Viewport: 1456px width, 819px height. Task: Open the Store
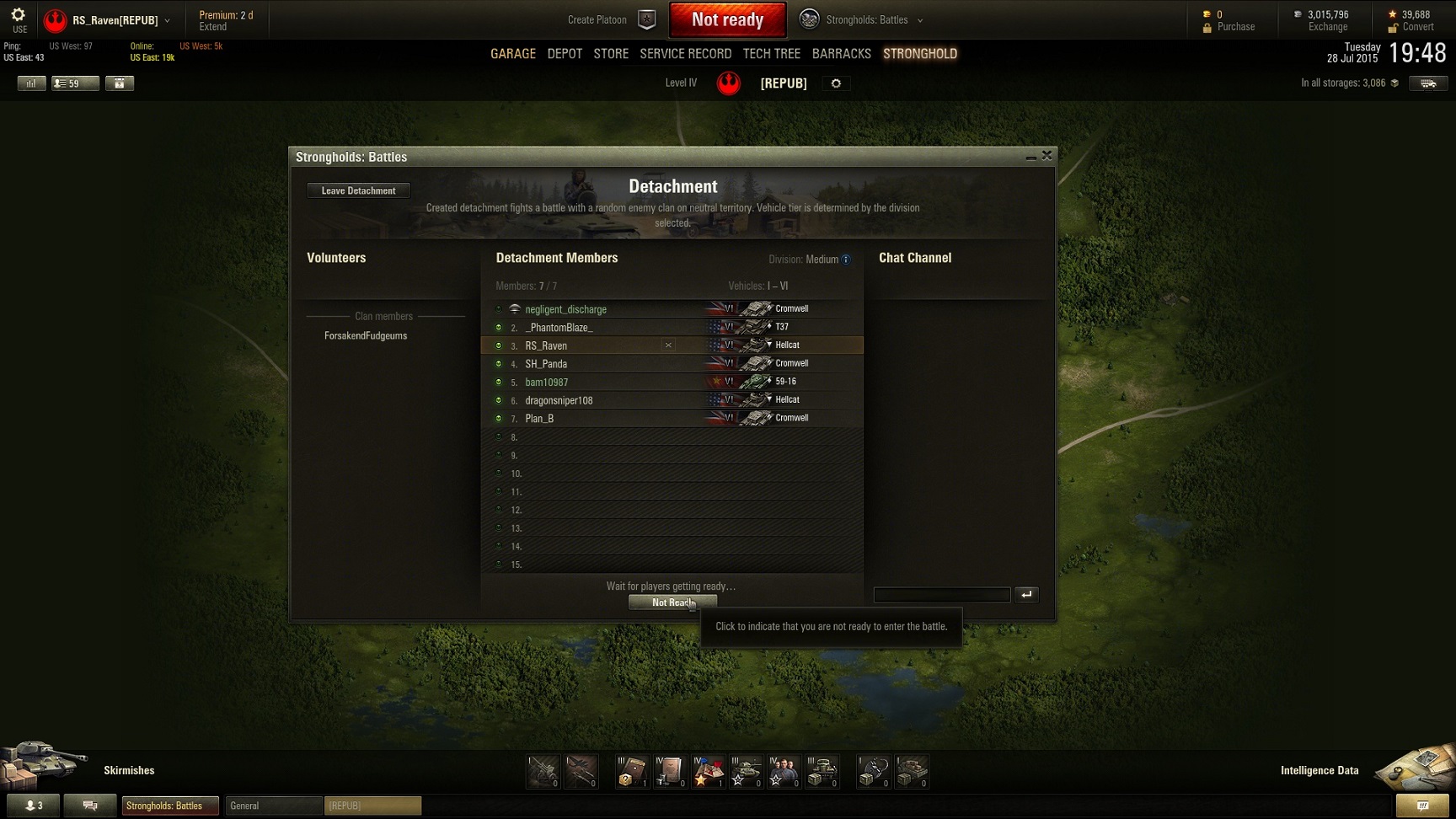pyautogui.click(x=611, y=54)
